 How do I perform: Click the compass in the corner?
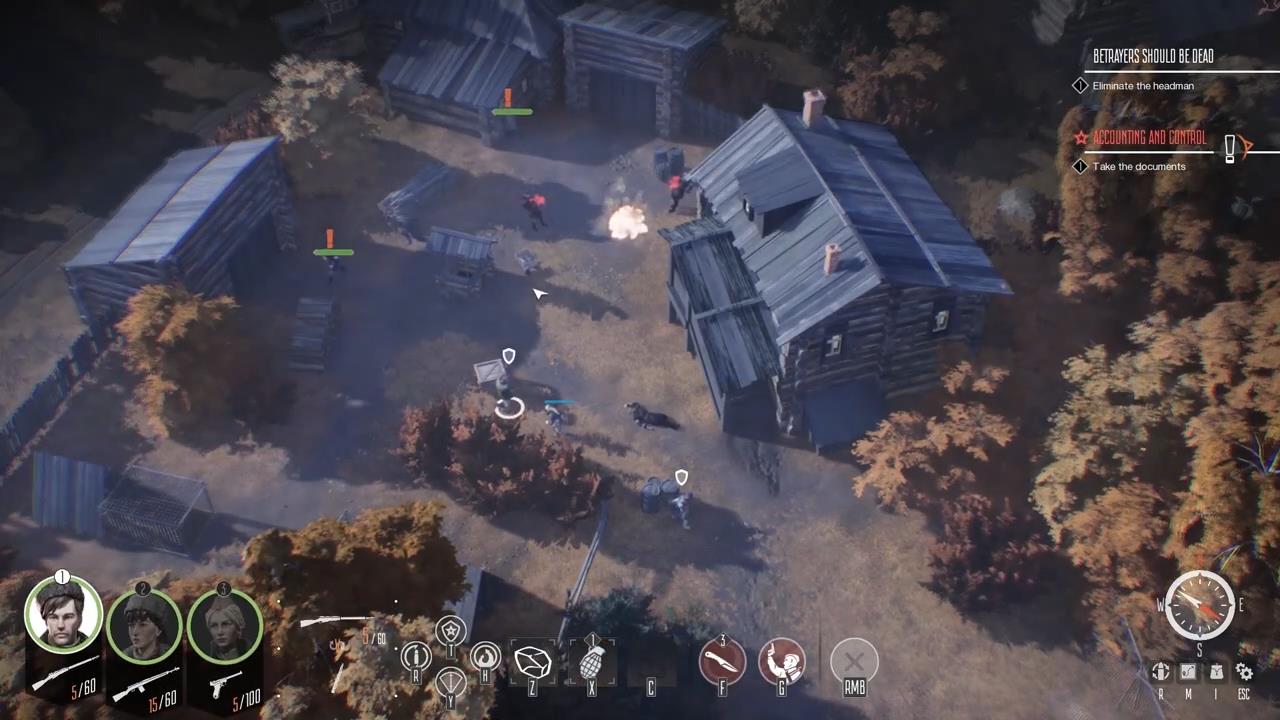[x=1199, y=603]
